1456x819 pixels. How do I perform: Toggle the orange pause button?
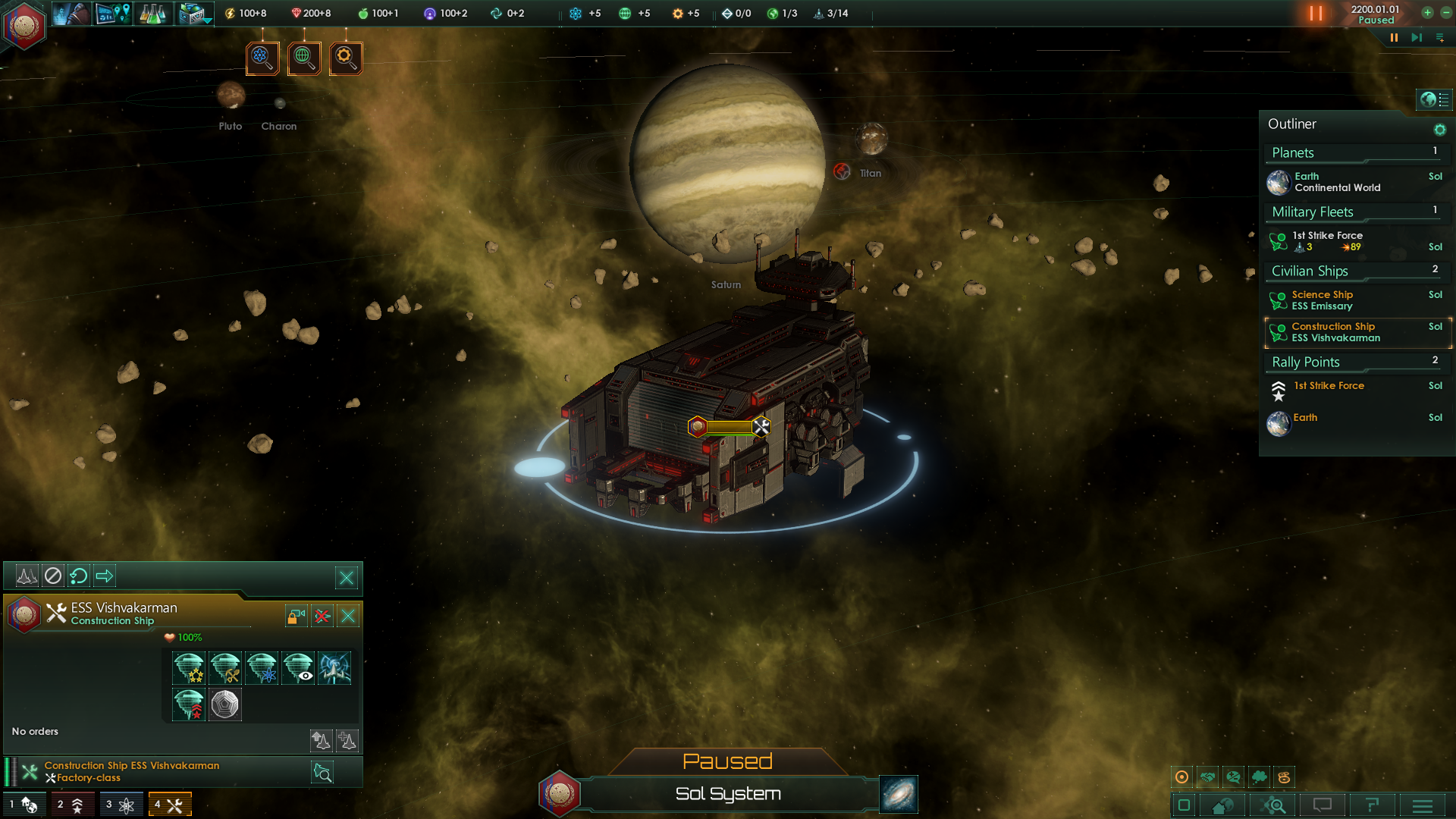point(1316,14)
